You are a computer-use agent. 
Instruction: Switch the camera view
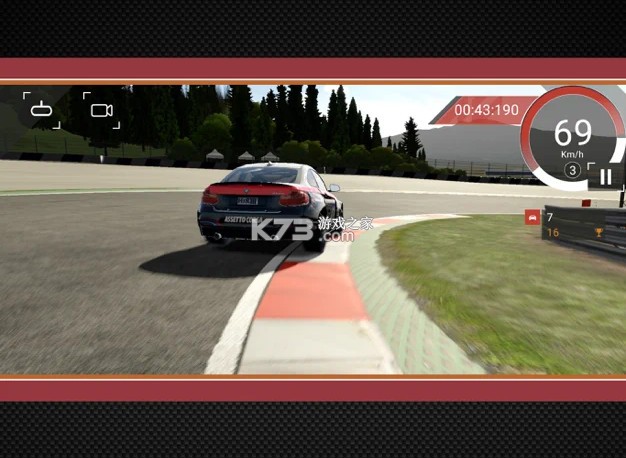click(101, 110)
